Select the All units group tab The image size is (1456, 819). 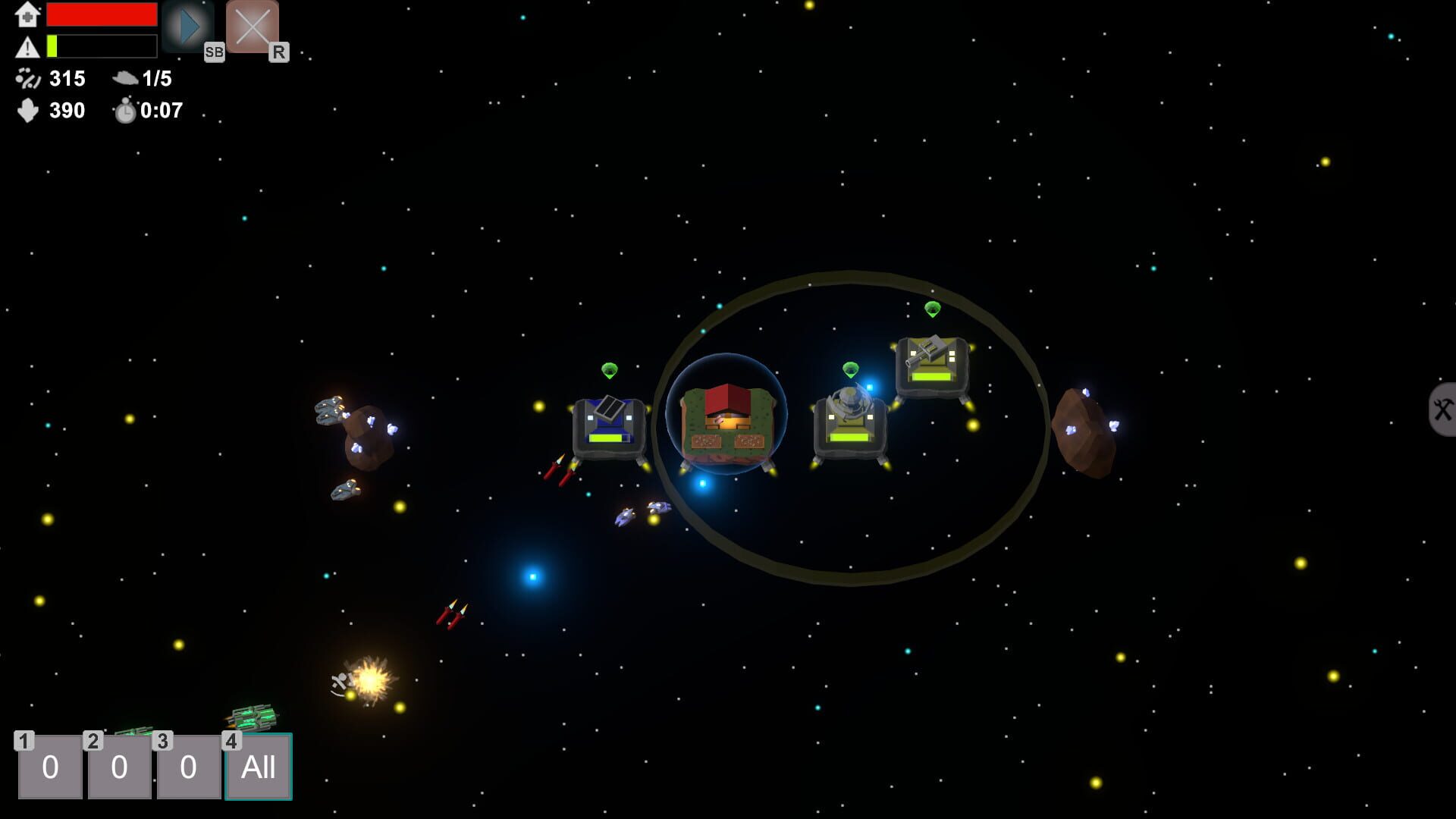pos(259,767)
